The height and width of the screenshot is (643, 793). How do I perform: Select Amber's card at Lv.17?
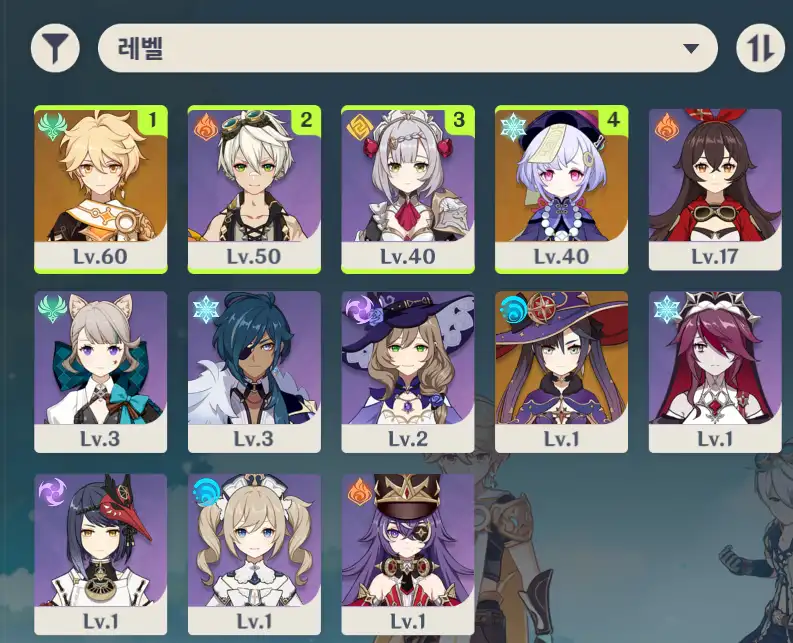click(714, 188)
